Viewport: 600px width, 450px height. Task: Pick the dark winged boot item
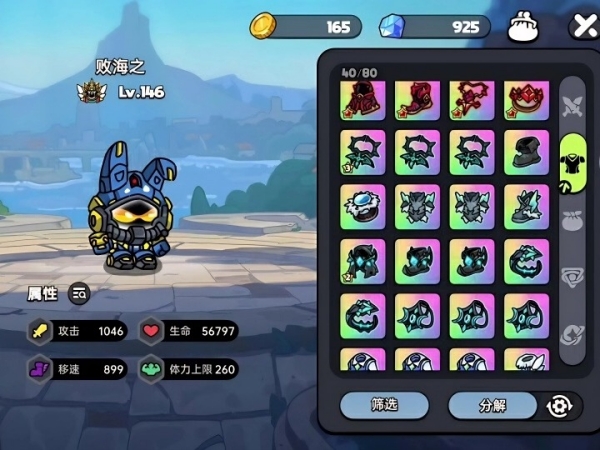coord(526,205)
